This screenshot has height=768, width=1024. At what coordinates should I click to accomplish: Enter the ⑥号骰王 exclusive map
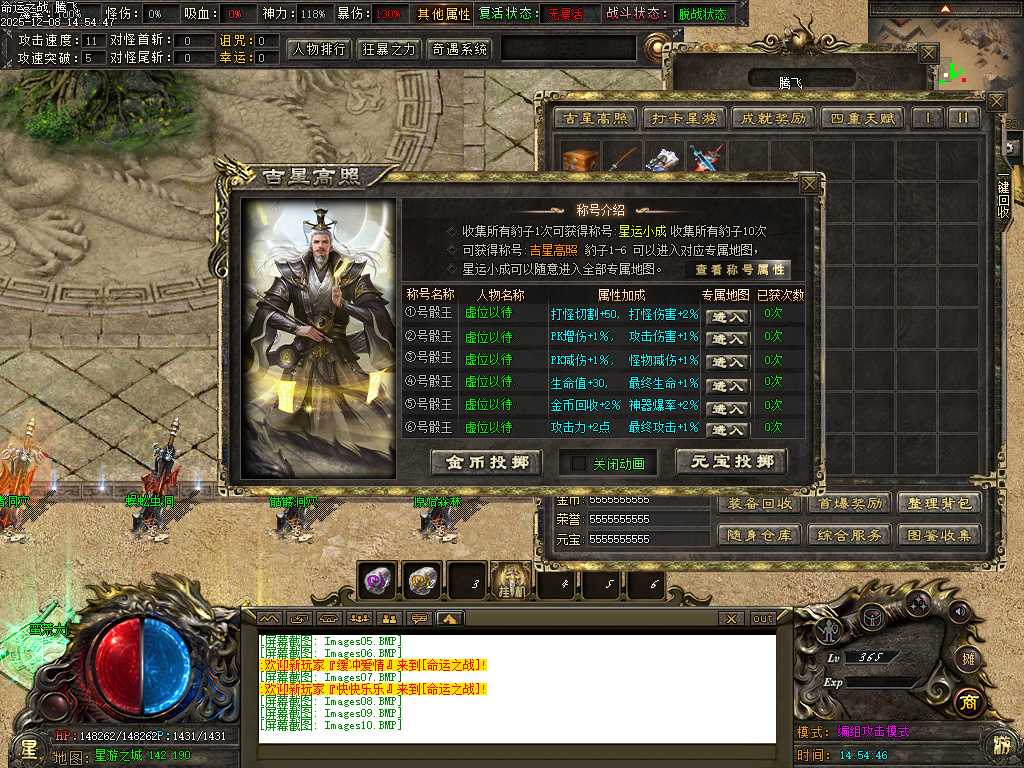pos(727,430)
